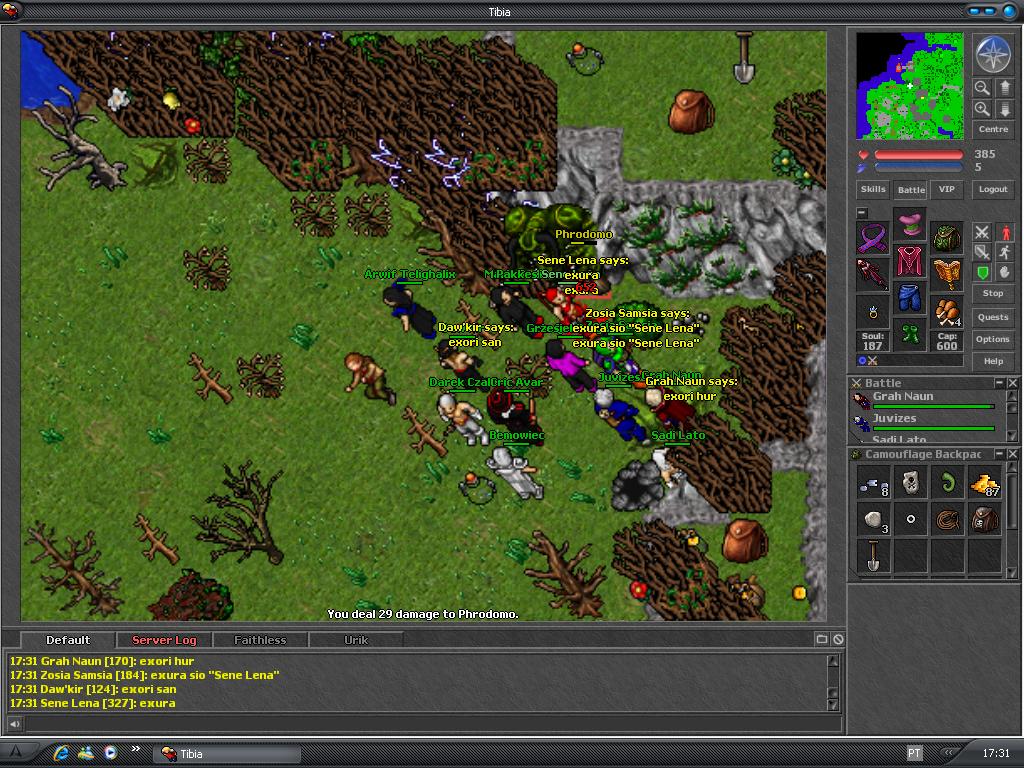1024x768 pixels.
Task: Click the minimap compass rose
Action: [x=993, y=55]
